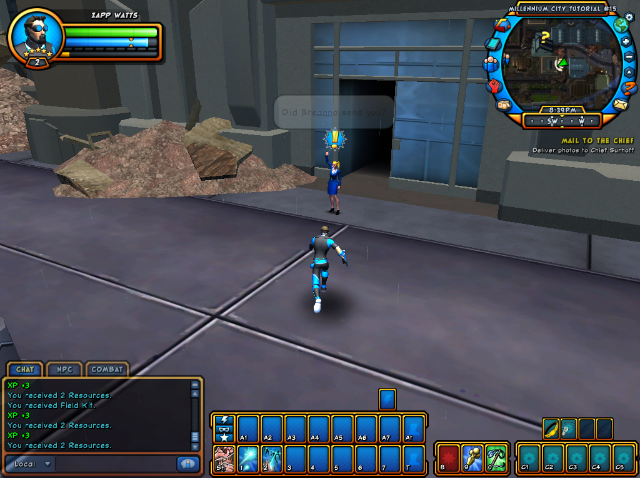Open the Combat log tab
Image resolution: width=640 pixels, height=478 pixels.
[107, 370]
